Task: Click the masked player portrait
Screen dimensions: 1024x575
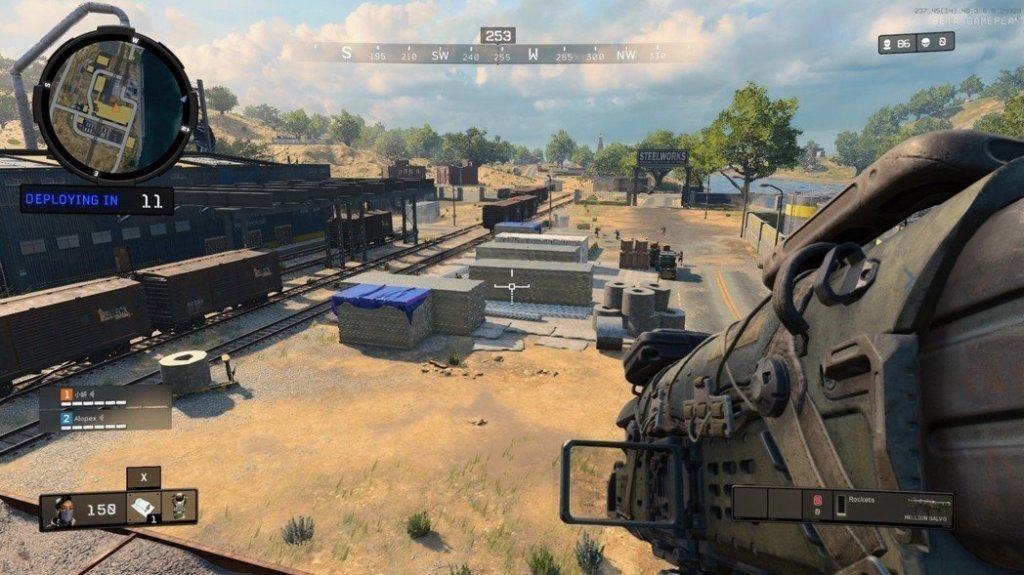Action: 62,509
